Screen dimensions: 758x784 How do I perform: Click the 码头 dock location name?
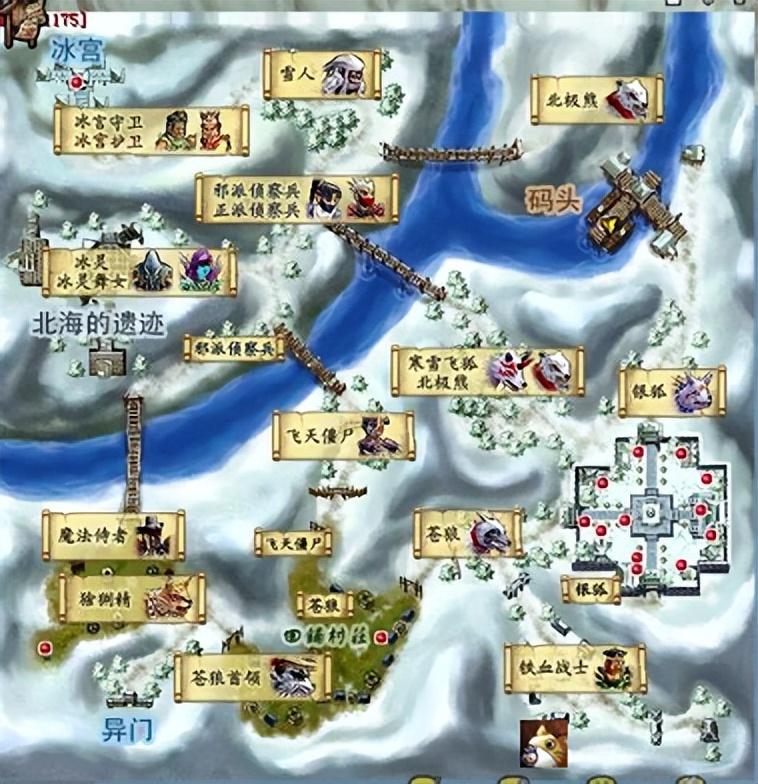click(553, 201)
